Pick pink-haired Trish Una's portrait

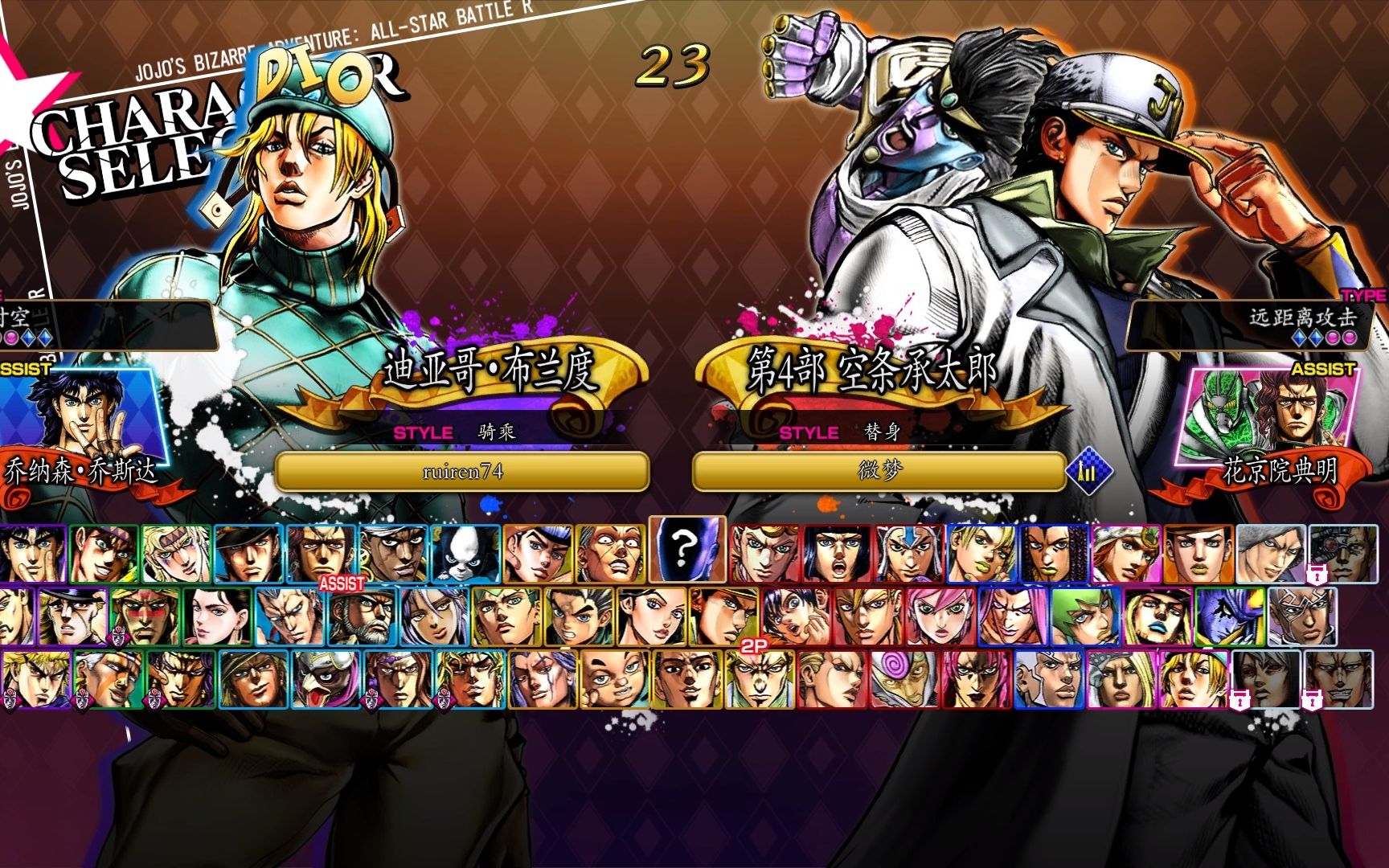(940, 617)
